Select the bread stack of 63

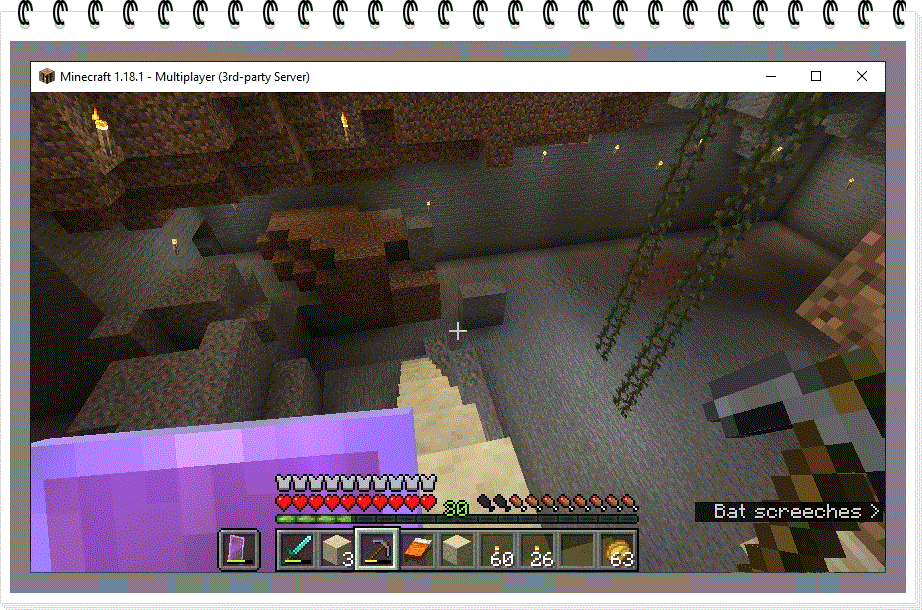pyautogui.click(x=617, y=550)
